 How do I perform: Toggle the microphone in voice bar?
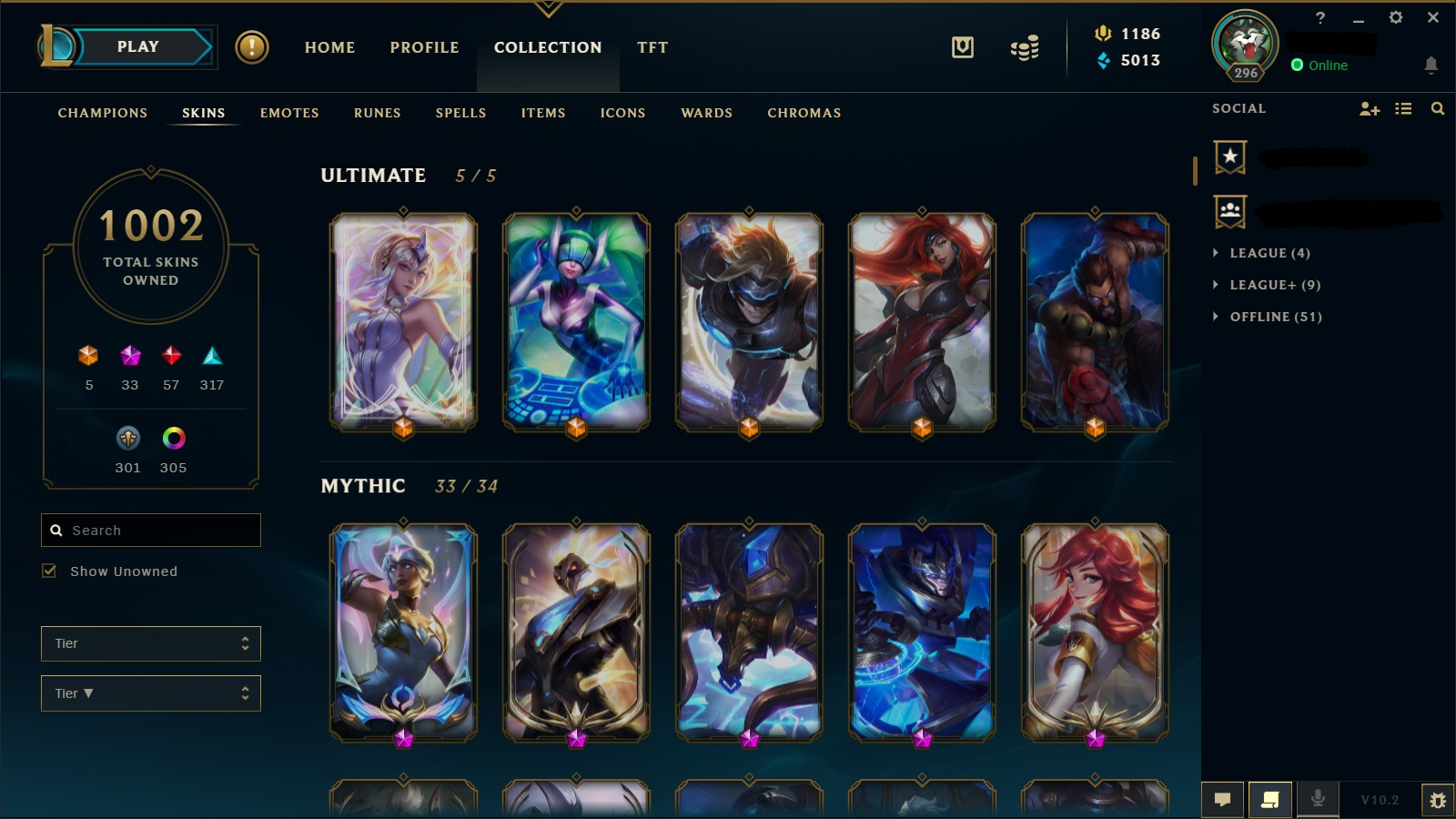[1318, 799]
